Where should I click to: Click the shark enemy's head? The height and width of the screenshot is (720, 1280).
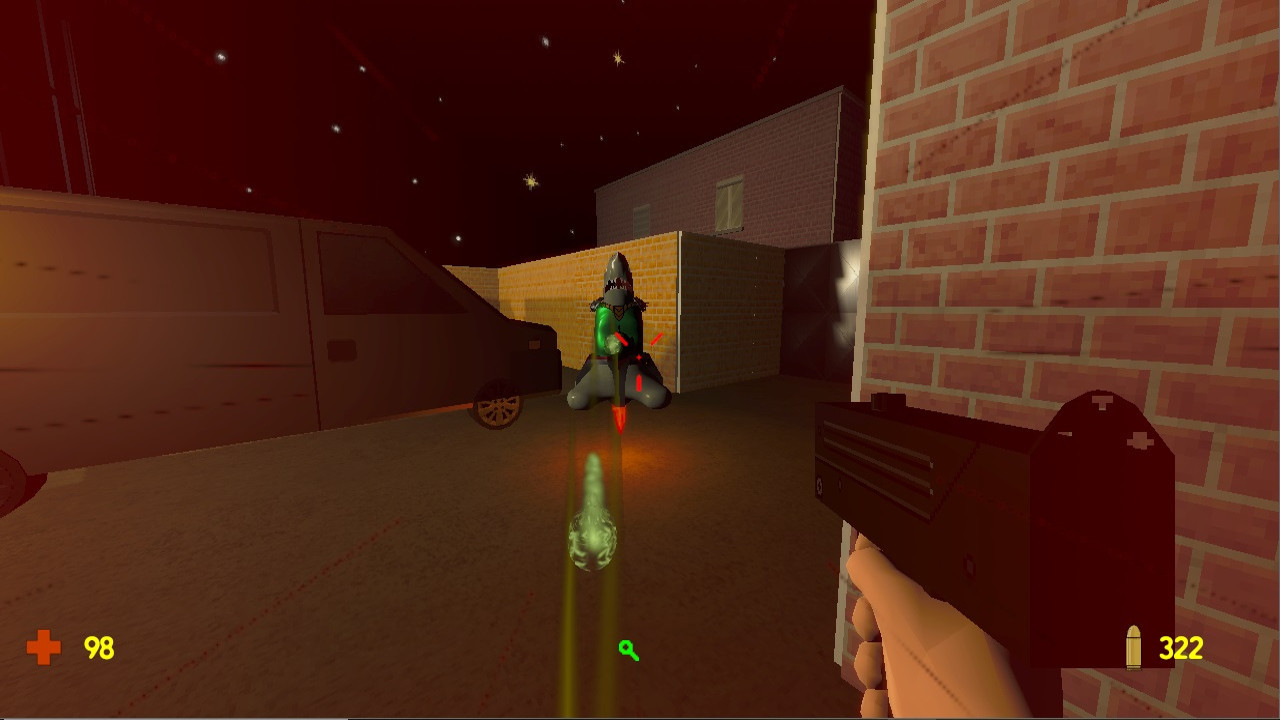click(x=617, y=280)
